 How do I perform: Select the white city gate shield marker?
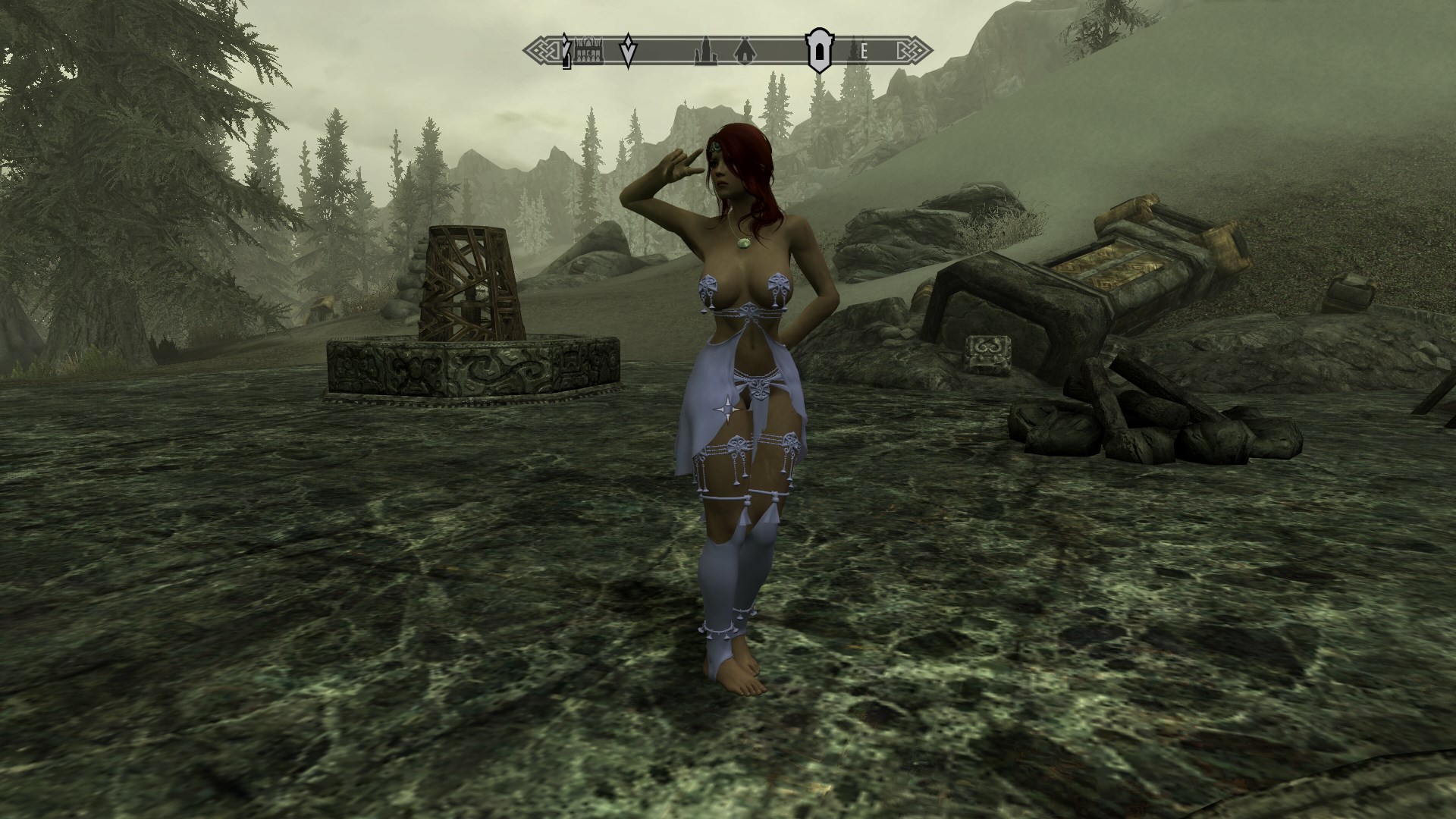click(x=819, y=52)
